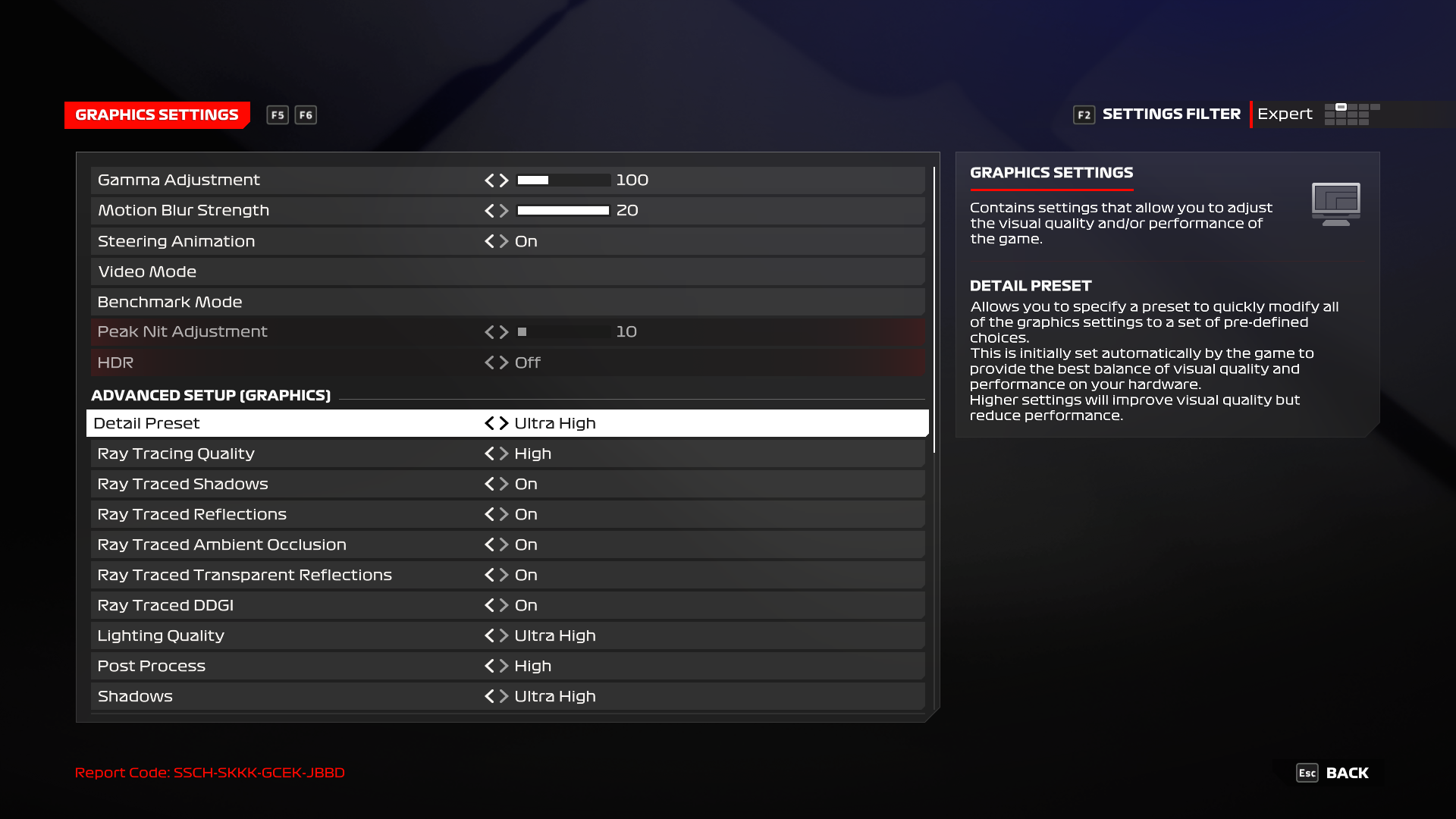
Task: Lower Lighting Quality using left arrow
Action: [x=489, y=635]
